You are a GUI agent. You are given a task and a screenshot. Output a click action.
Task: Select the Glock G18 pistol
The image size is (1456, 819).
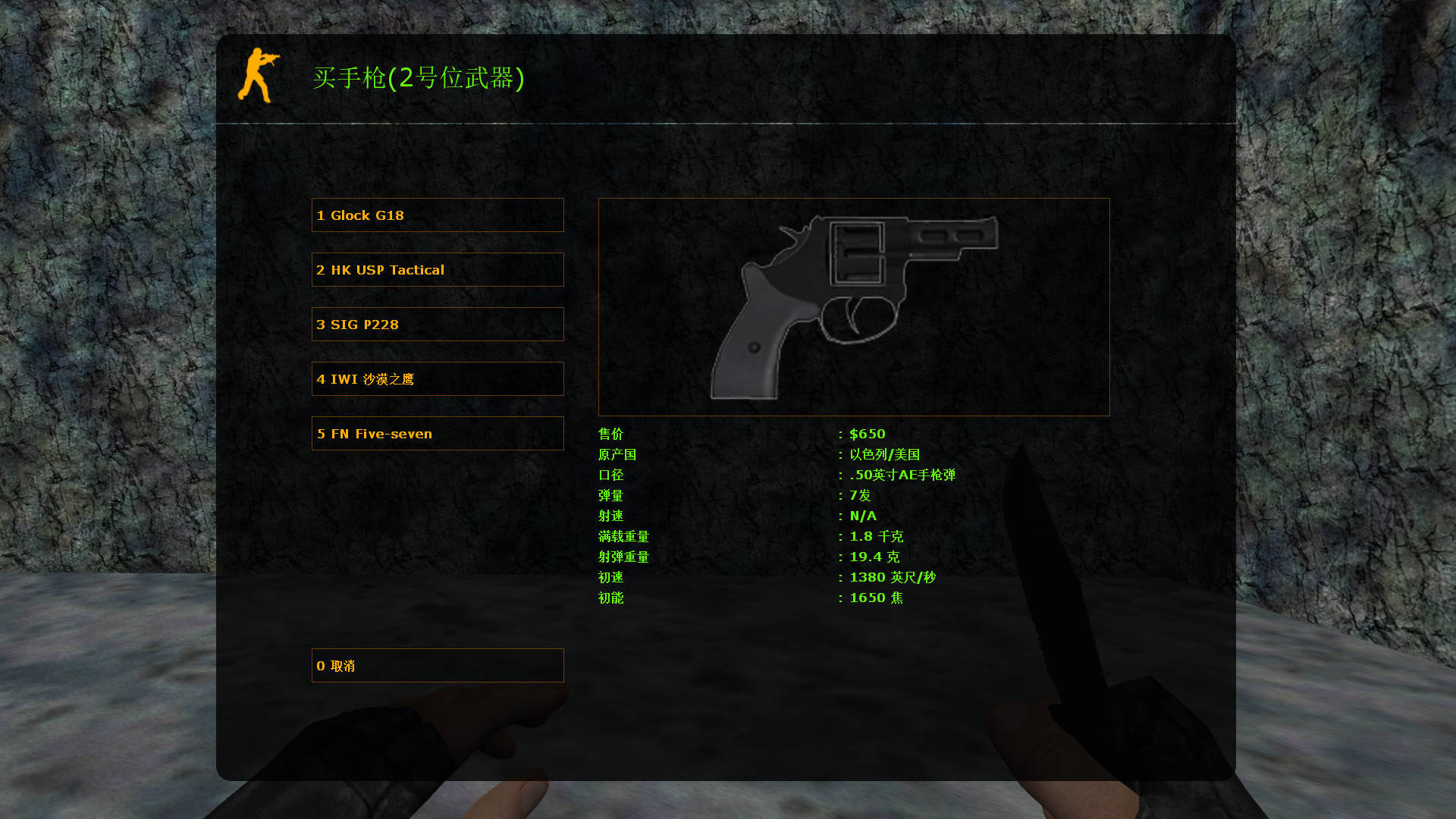pos(437,215)
